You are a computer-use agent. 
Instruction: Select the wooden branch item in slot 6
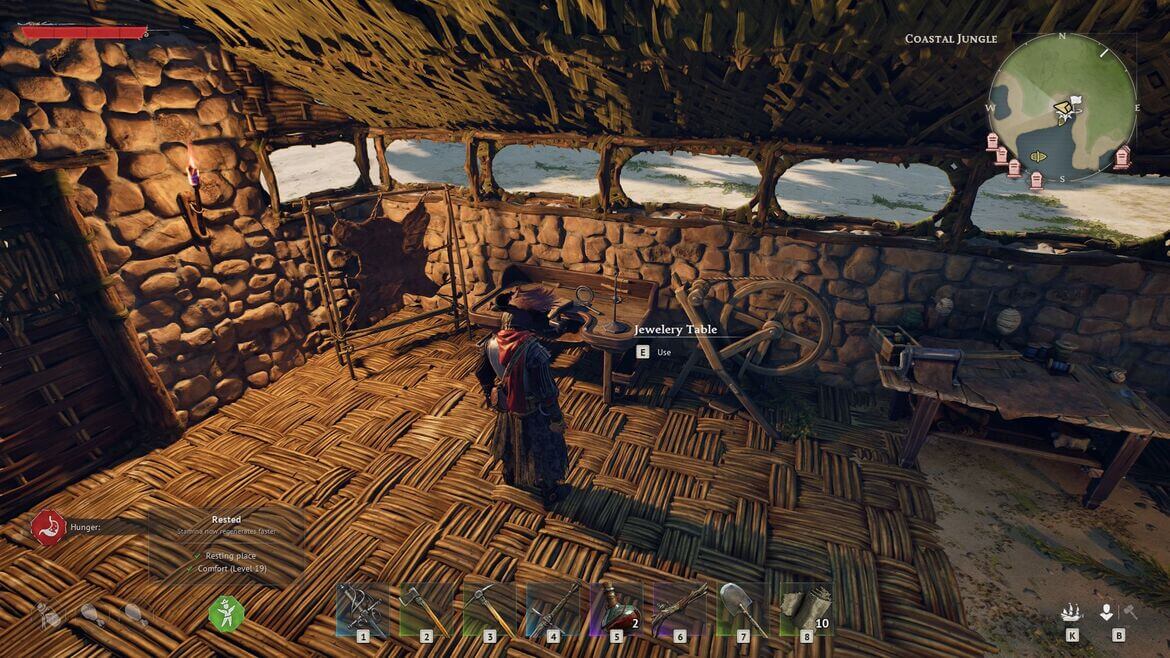pos(680,608)
